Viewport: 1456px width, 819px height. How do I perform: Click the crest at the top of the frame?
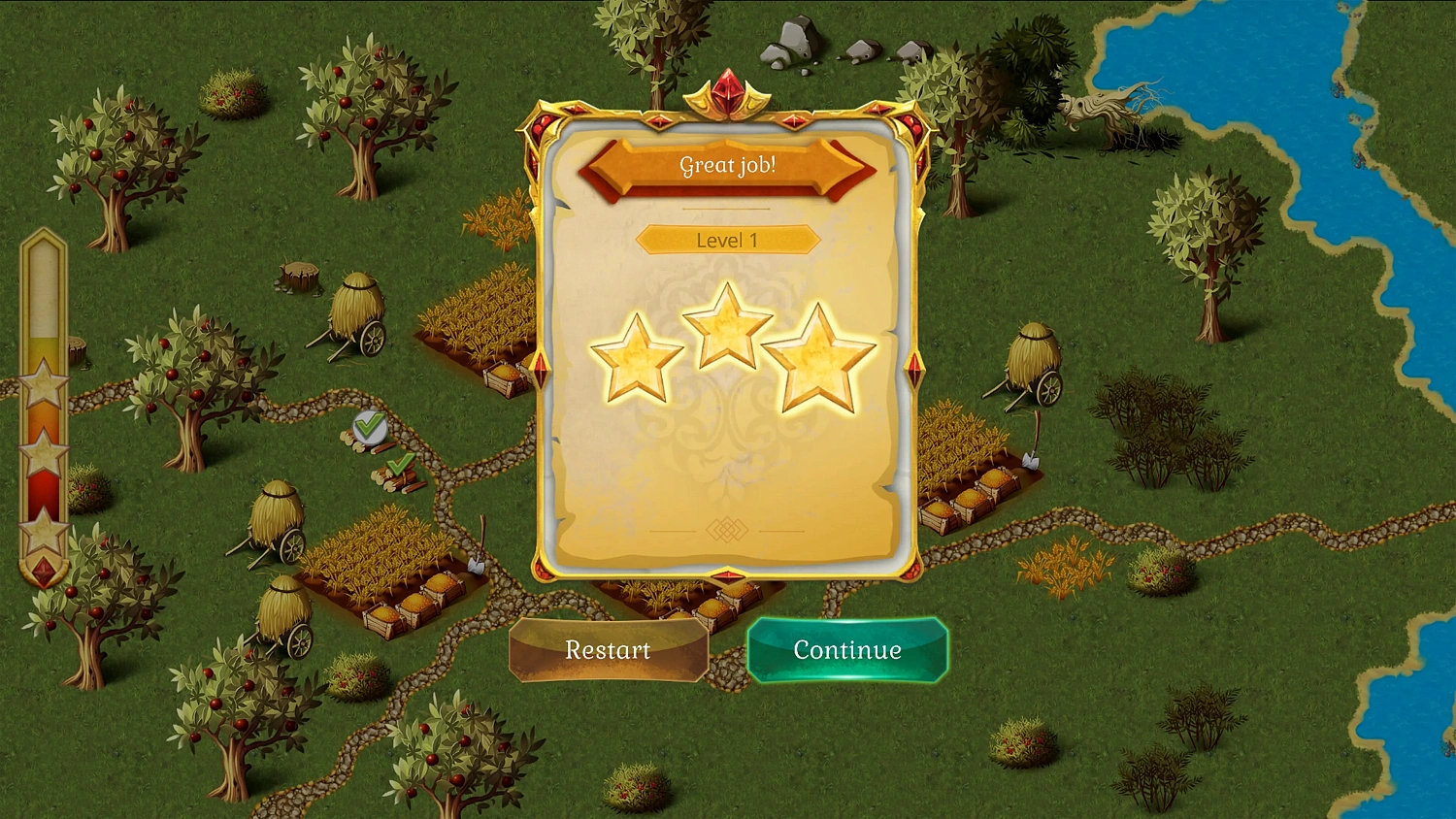pyautogui.click(x=730, y=97)
